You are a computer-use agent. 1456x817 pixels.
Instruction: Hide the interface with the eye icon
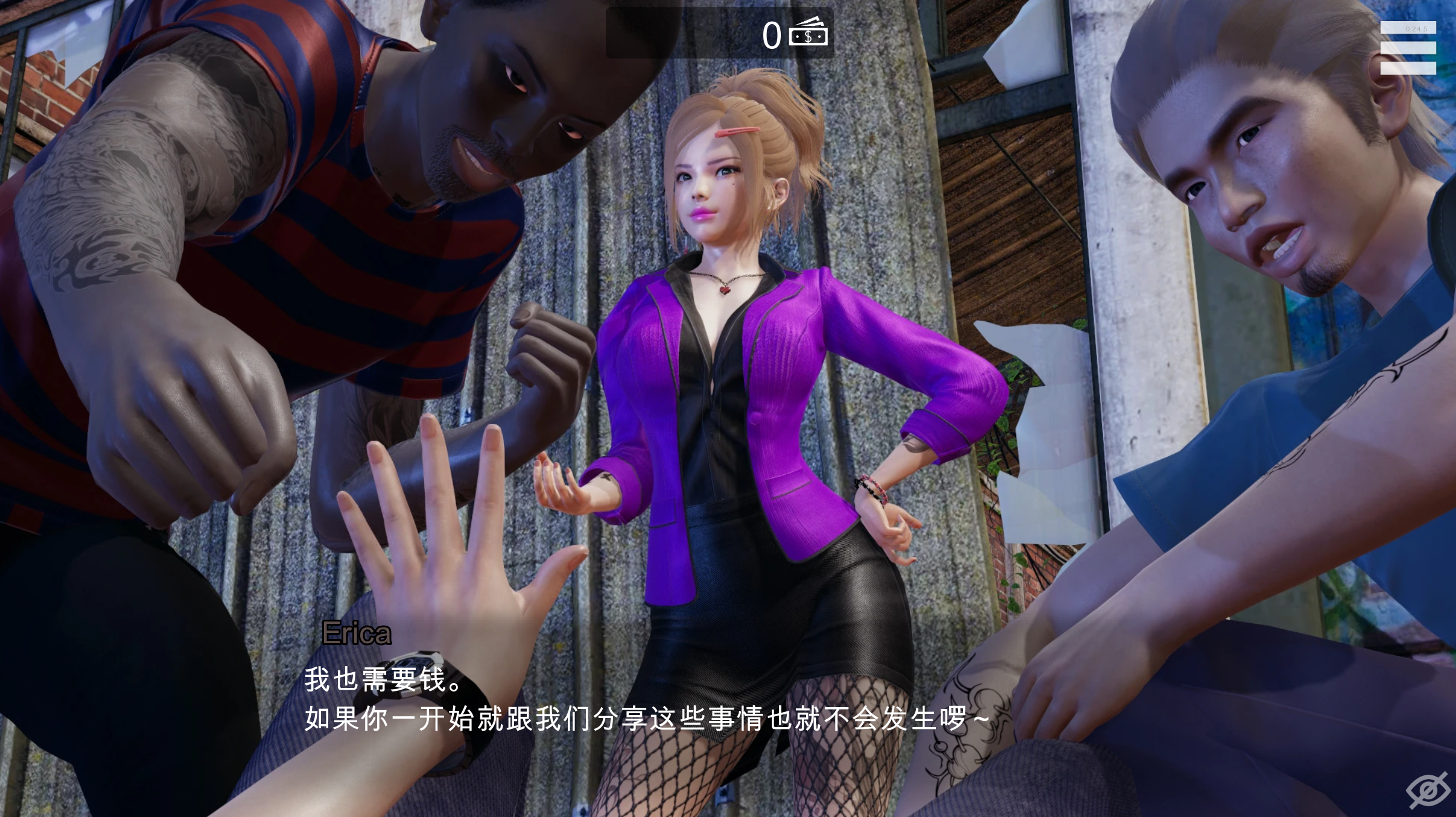[1428, 789]
